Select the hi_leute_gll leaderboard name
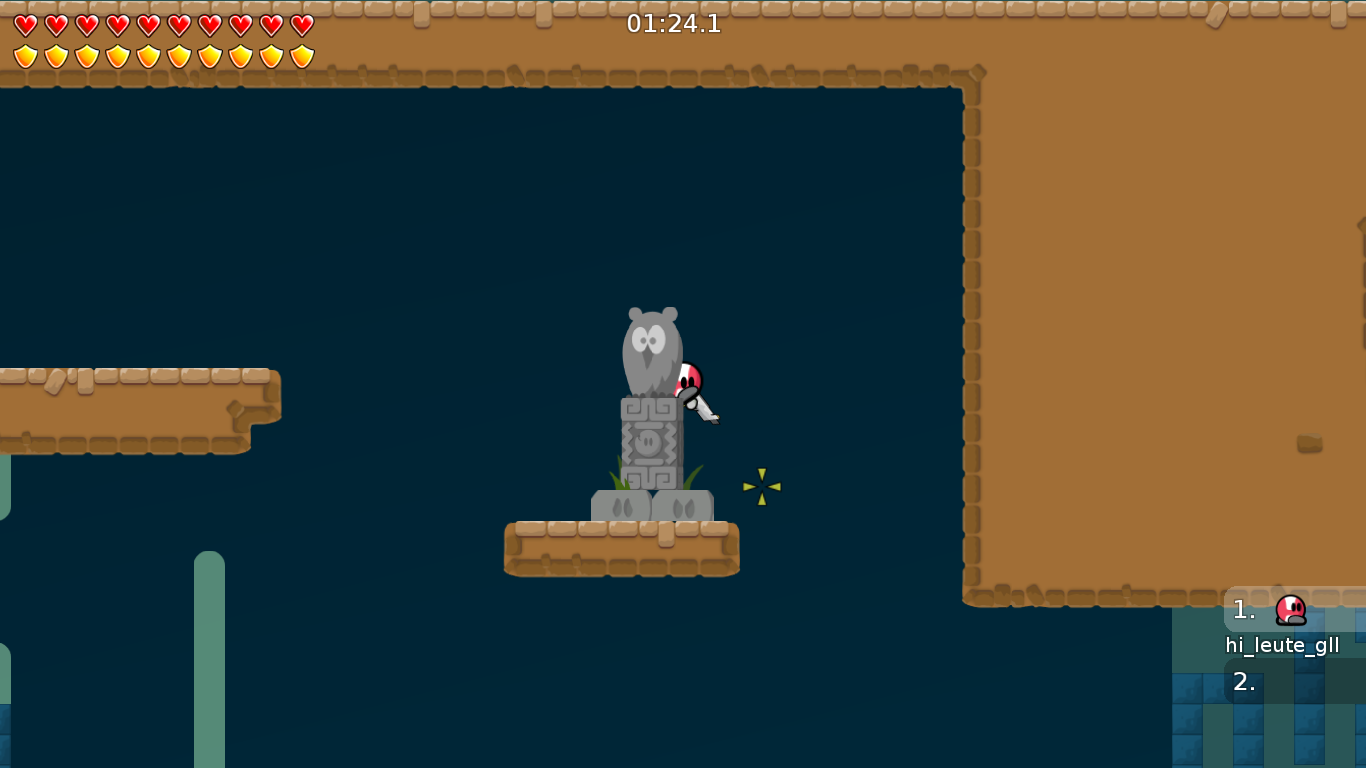1366x768 pixels. pos(1281,645)
